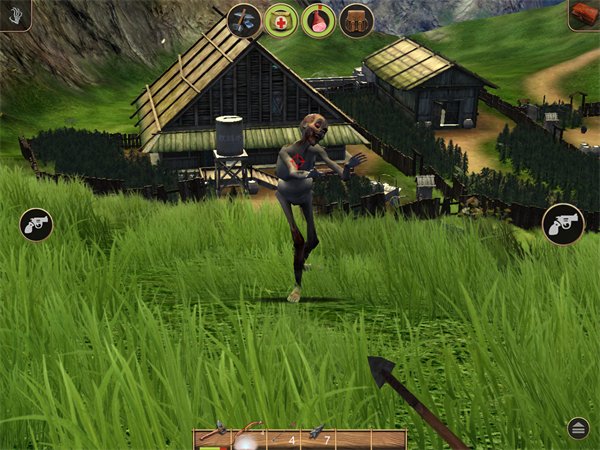Open the leather backpack inventory
The image size is (600, 450).
pyautogui.click(x=356, y=20)
